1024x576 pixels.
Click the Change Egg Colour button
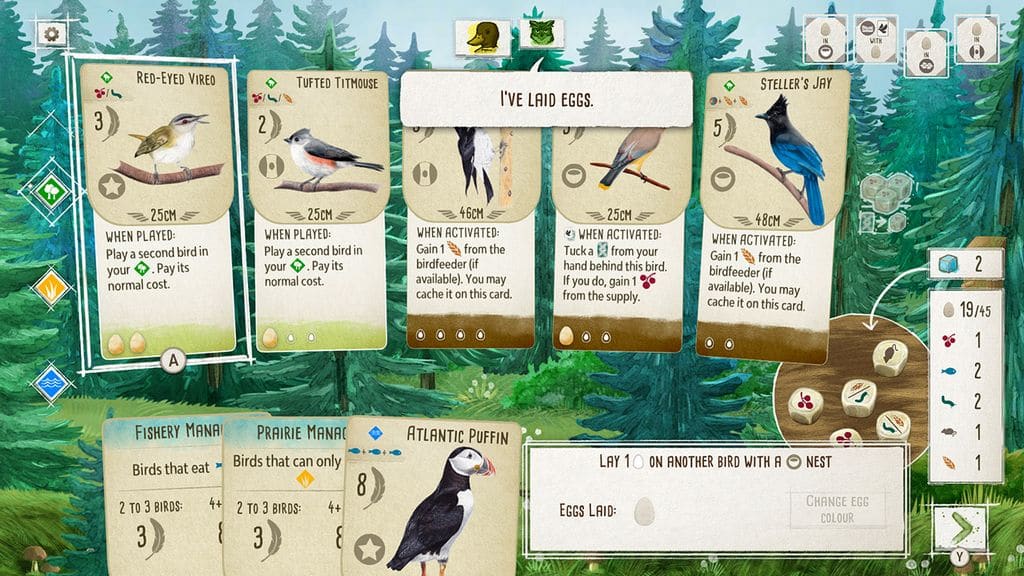coord(837,508)
